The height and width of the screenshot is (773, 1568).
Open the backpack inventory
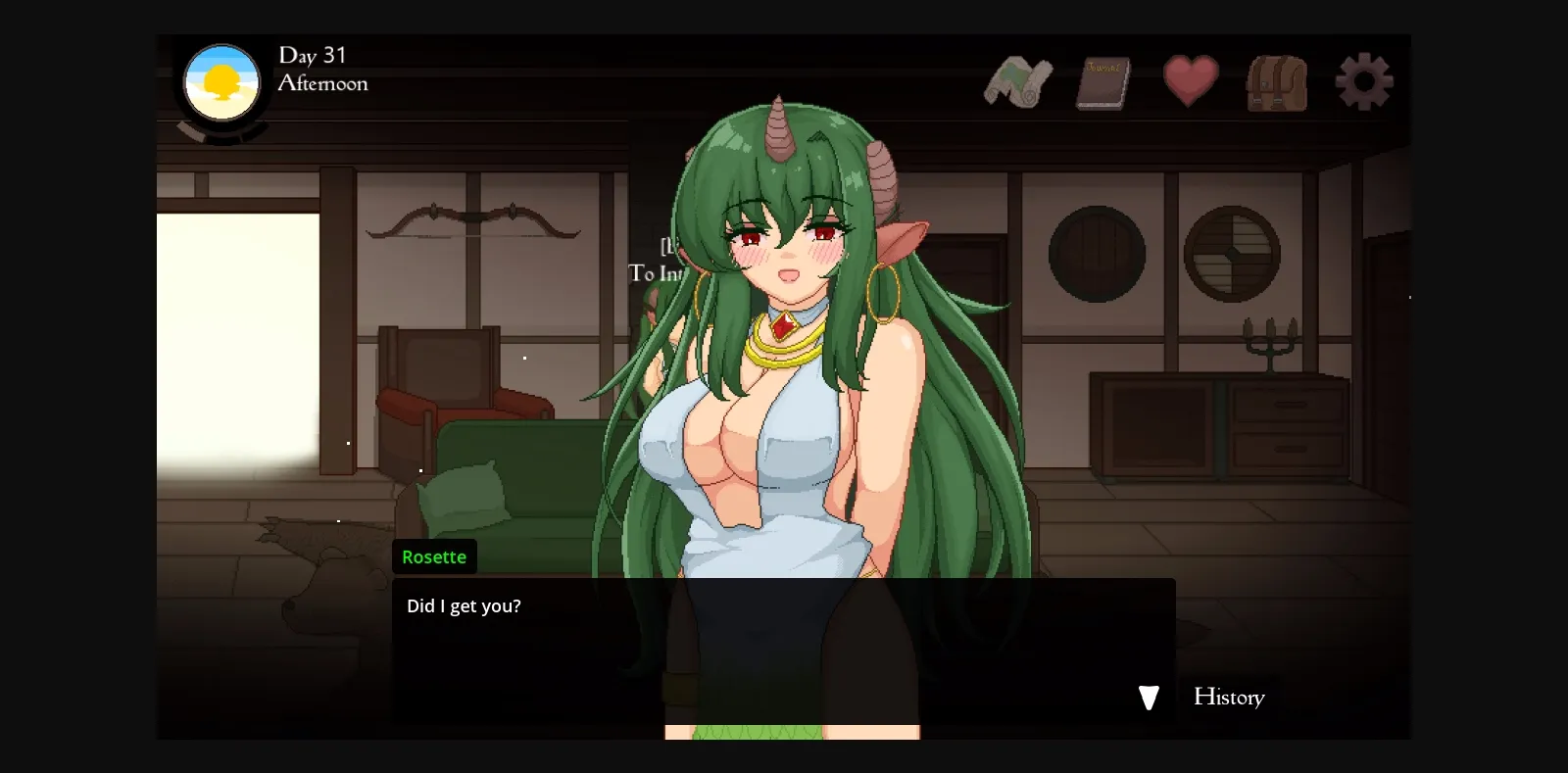click(1276, 81)
